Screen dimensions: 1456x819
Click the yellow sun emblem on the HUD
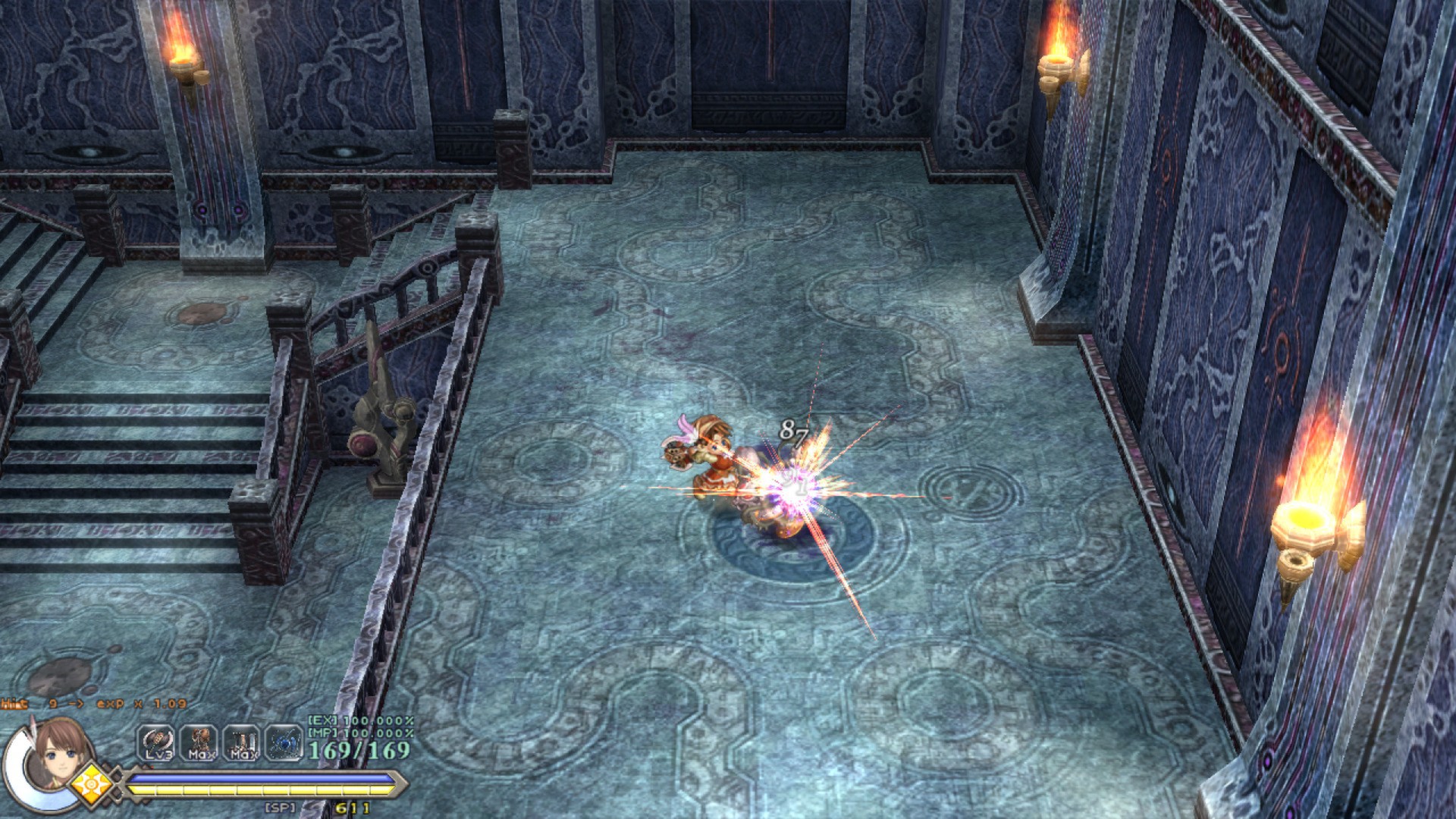(93, 786)
